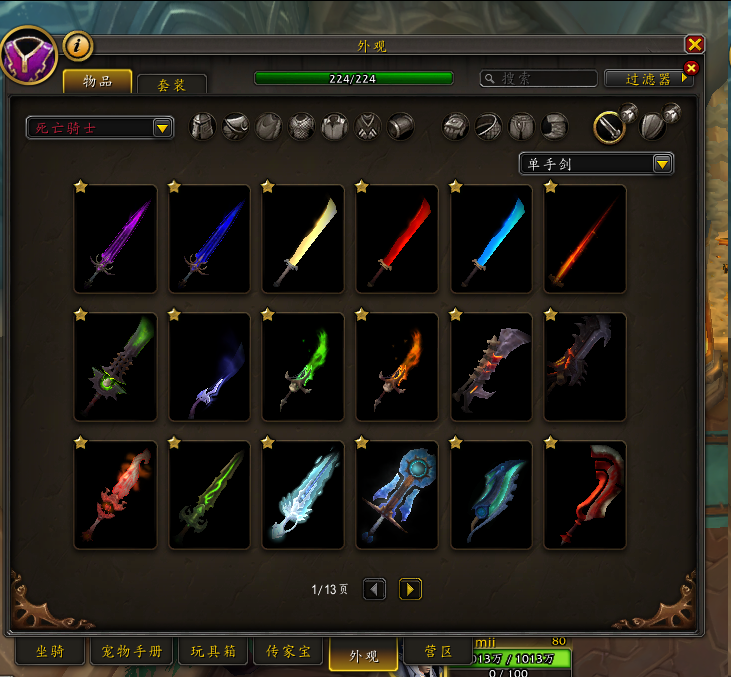Close the appearances window
Image resolution: width=731 pixels, height=677 pixels.
(x=695, y=44)
